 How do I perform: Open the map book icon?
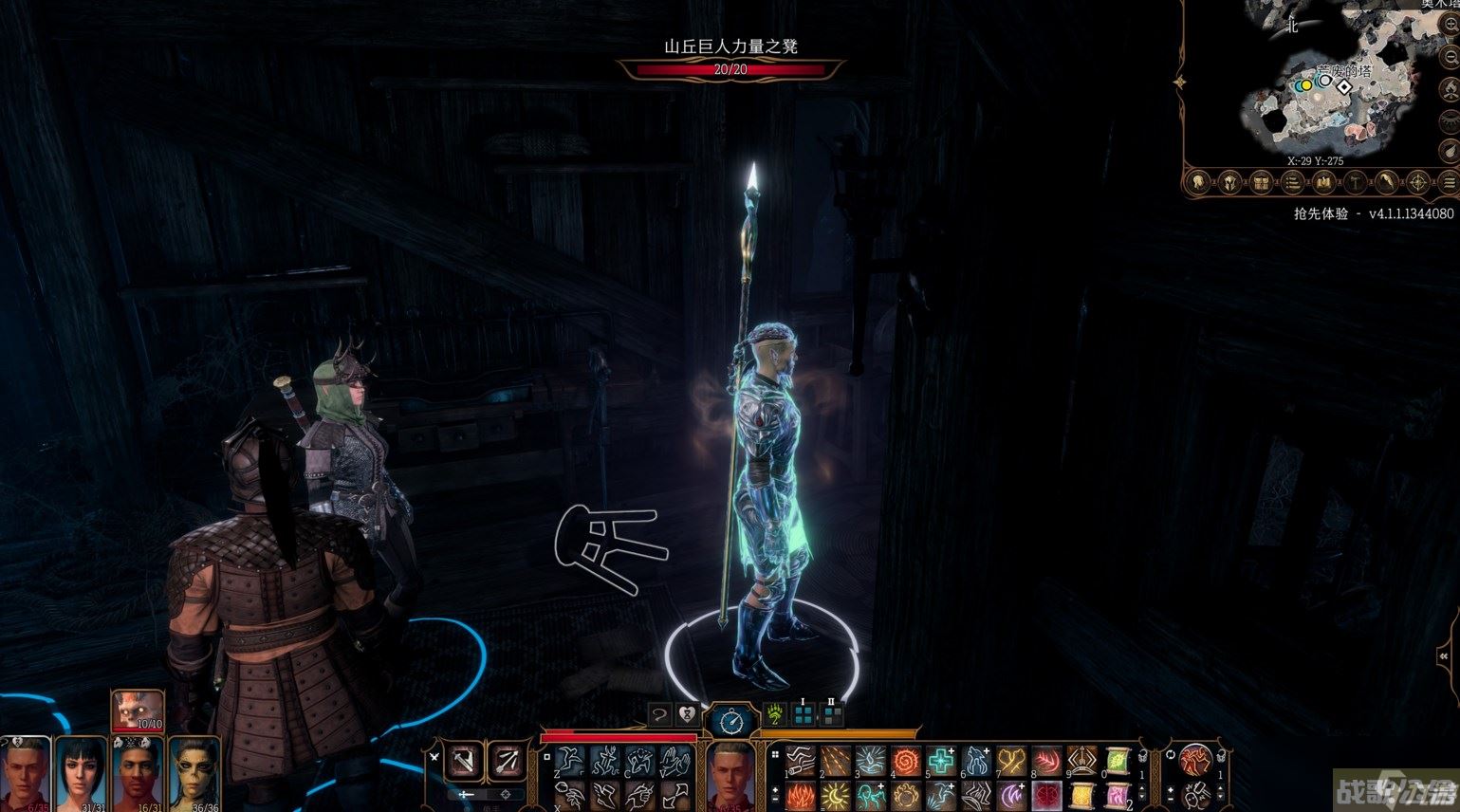(x=1323, y=182)
